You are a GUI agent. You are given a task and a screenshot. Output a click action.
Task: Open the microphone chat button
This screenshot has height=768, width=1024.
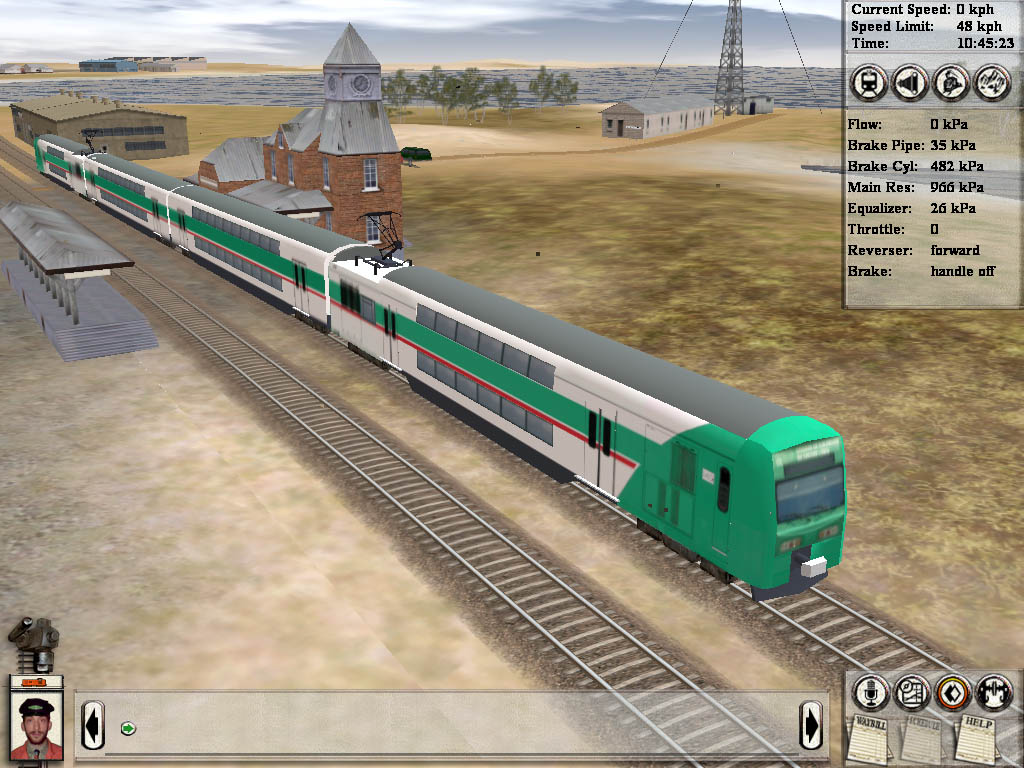click(871, 692)
